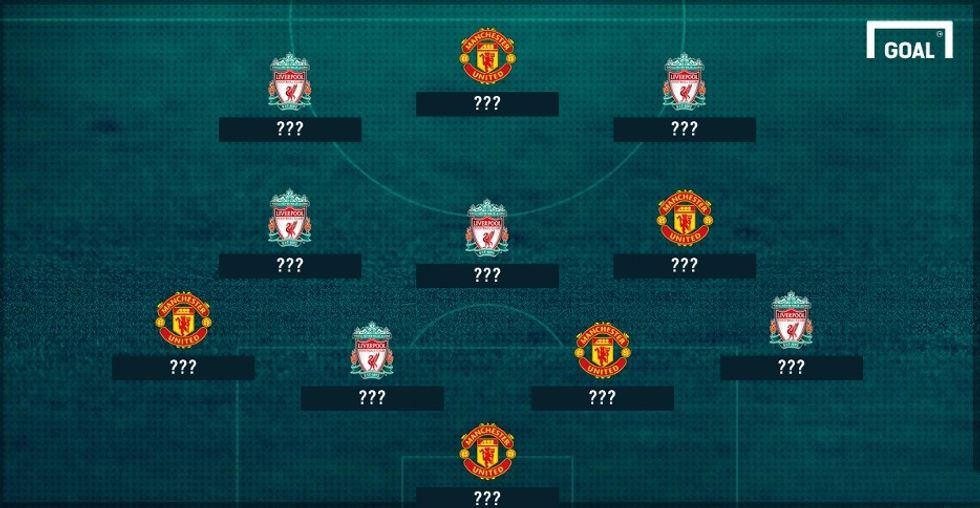Reveal the centre-forward's ??? name label
Screen dimensions: 980x508
(x=487, y=104)
